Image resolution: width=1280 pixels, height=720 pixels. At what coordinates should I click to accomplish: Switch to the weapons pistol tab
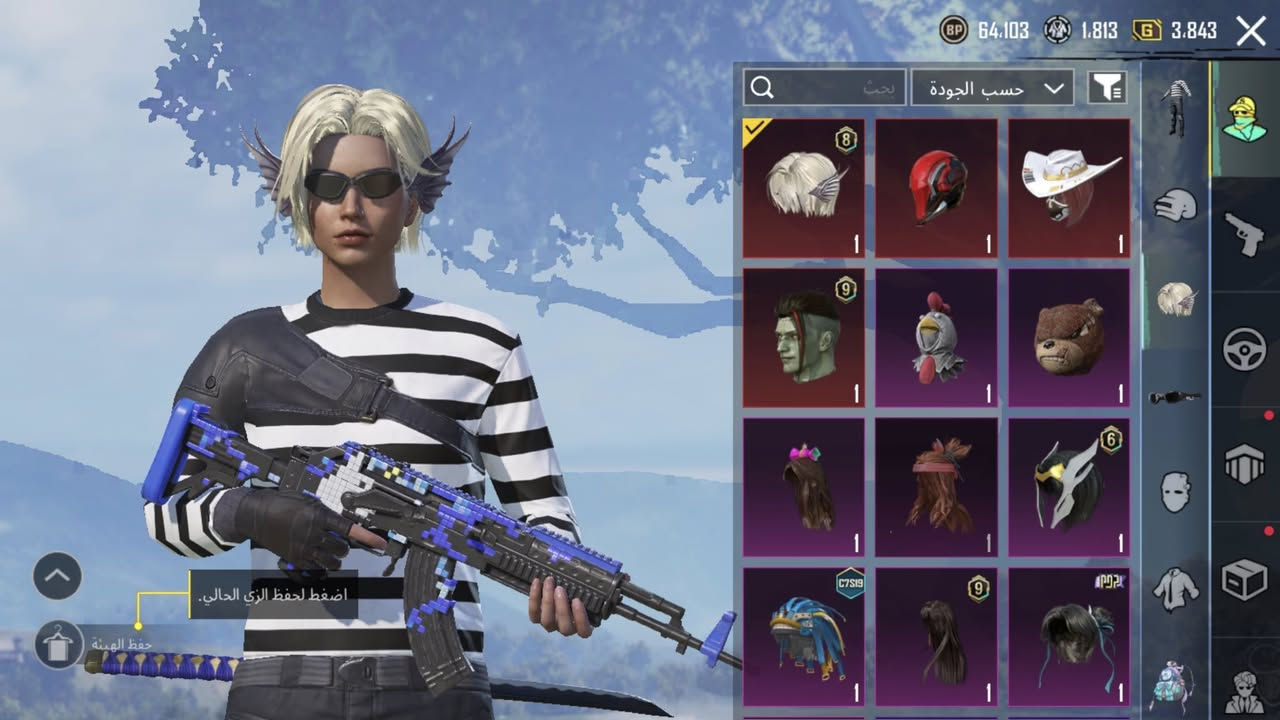[x=1245, y=233]
